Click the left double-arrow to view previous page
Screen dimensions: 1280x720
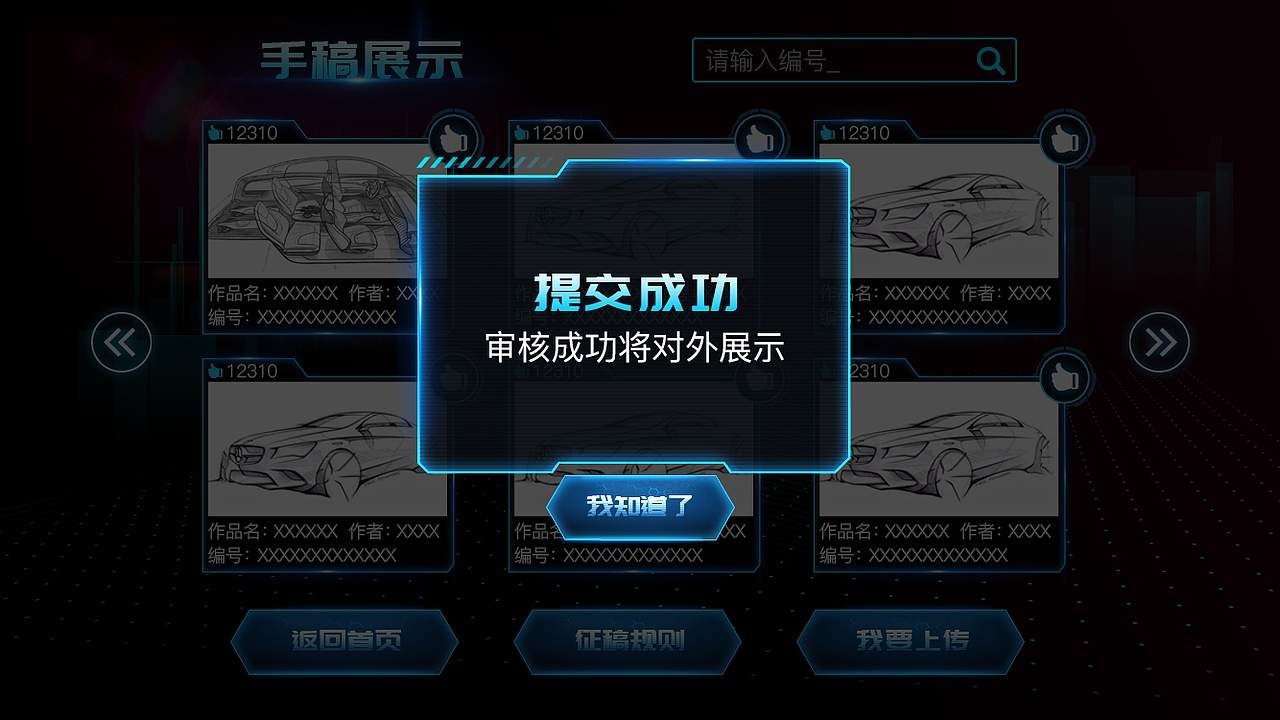[x=120, y=341]
